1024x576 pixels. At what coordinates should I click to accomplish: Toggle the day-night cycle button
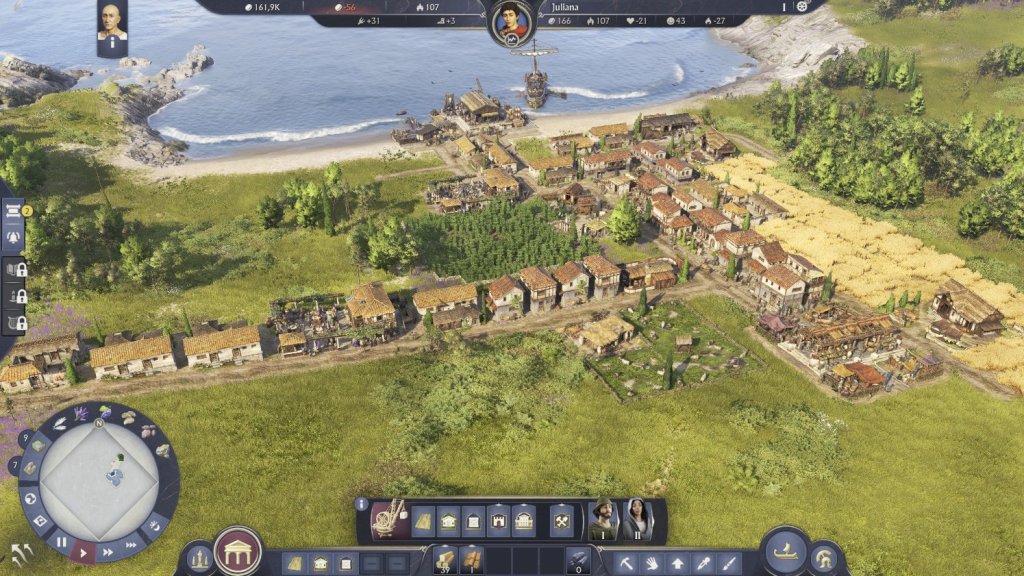tap(157, 524)
